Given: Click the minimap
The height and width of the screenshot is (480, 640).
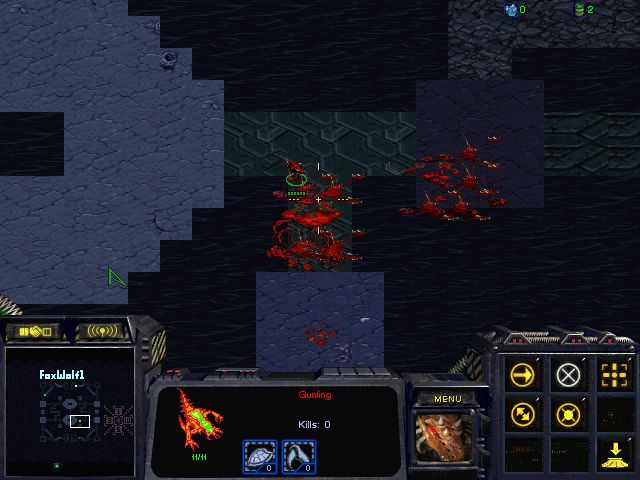Looking at the screenshot, I should click(x=70, y=411).
